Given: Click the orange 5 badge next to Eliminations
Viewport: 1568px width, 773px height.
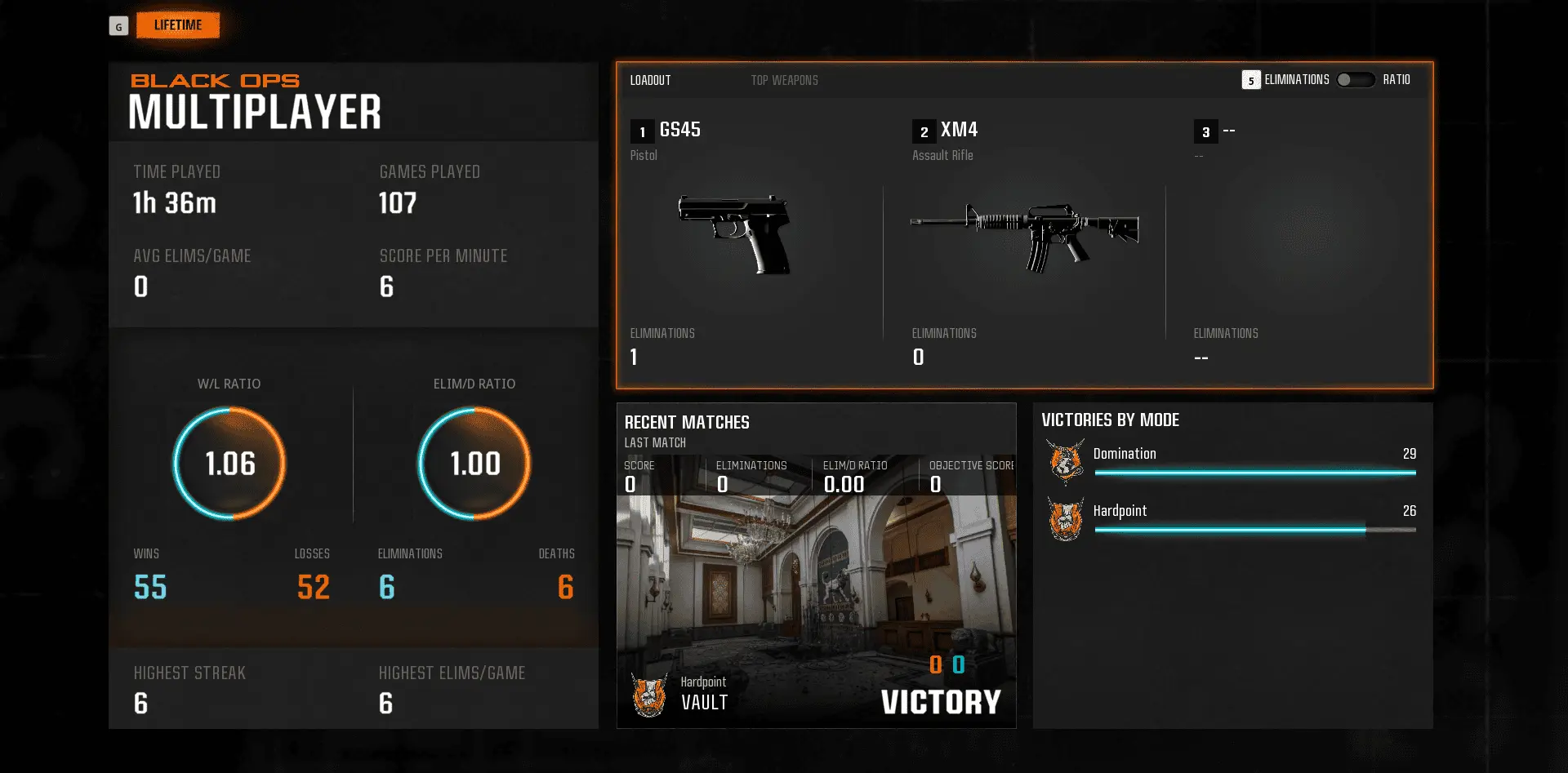Looking at the screenshot, I should tap(1249, 80).
